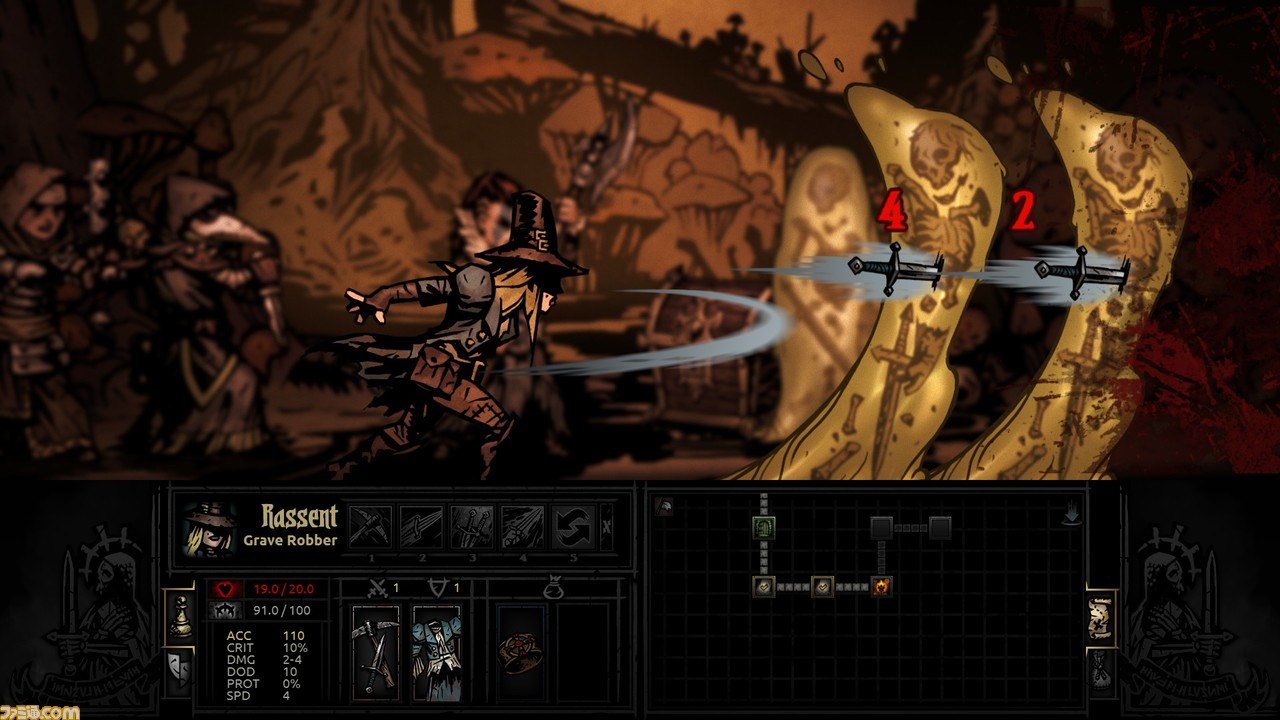Viewport: 1280px width, 720px height.
Task: Click the downward arrow icon above the map
Action: [x=1071, y=515]
